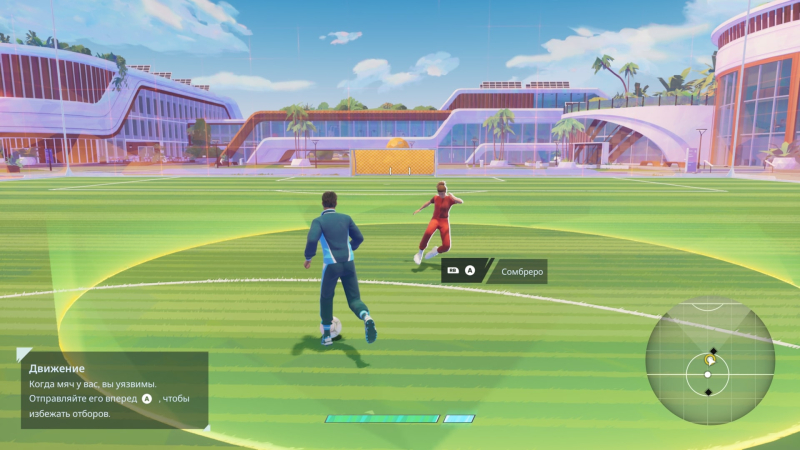This screenshot has height=450, width=800.
Task: Click the circular field minimap
Action: [709, 360]
